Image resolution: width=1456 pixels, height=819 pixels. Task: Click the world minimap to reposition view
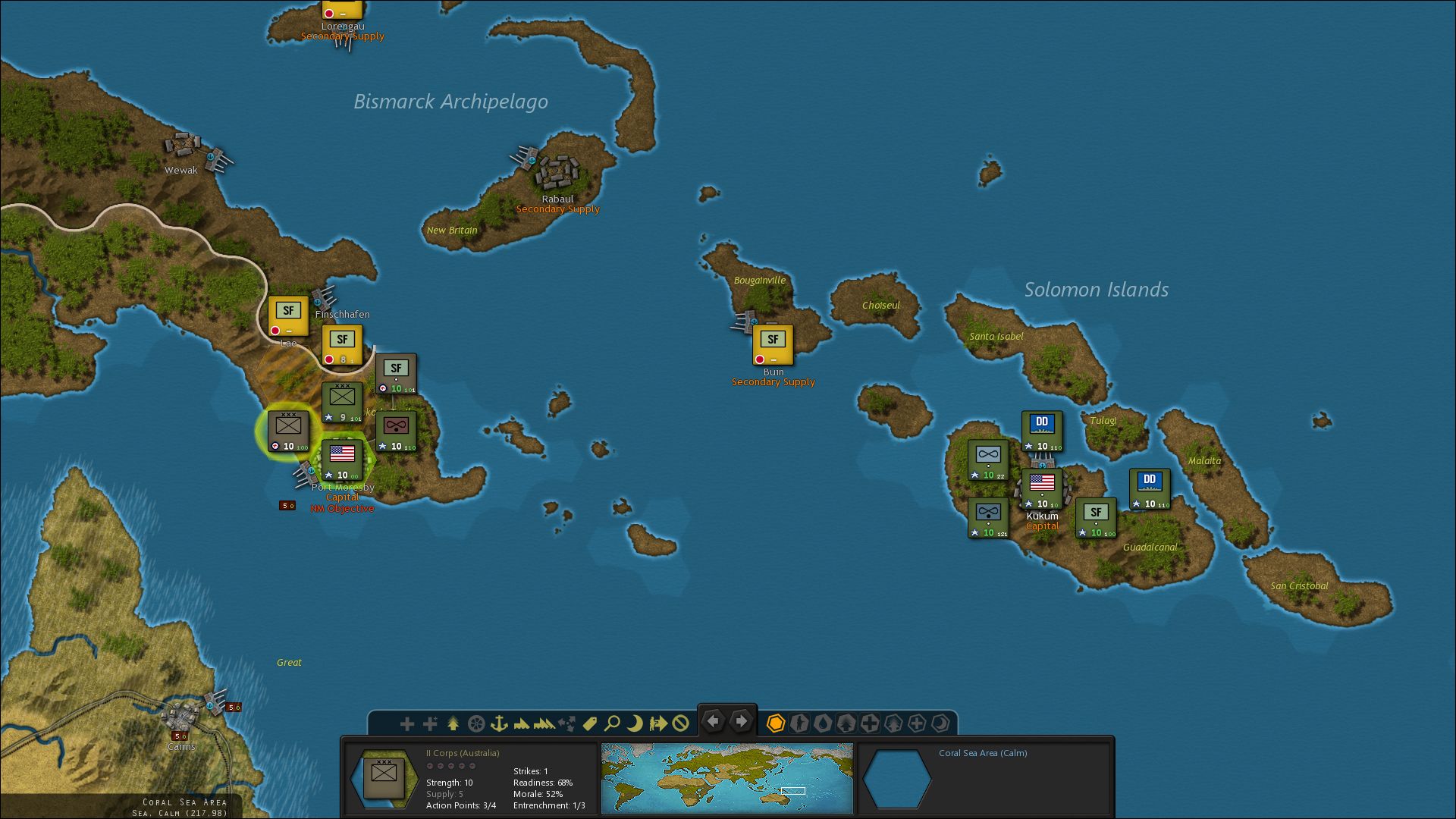pos(726,777)
